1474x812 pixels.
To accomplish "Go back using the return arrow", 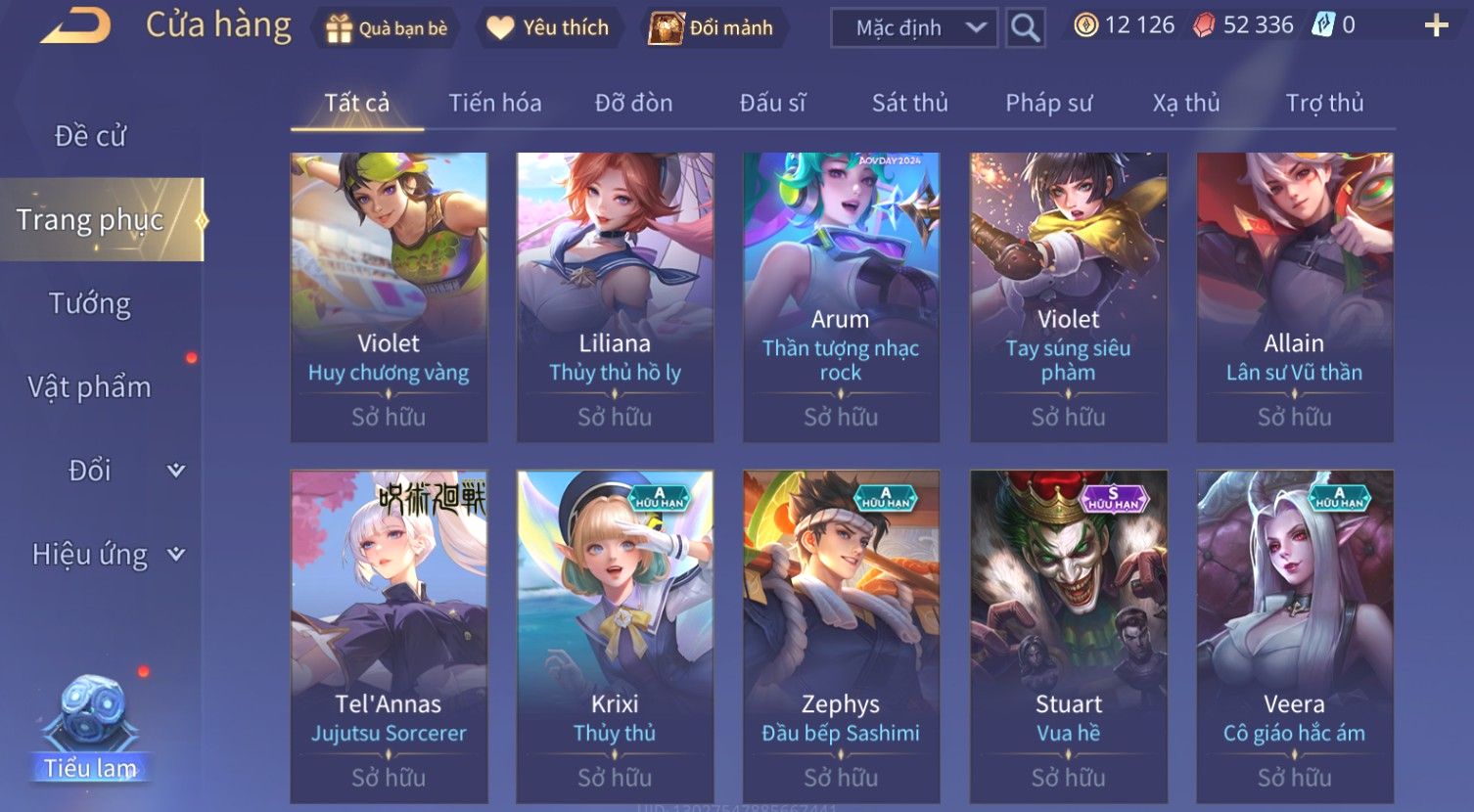I will 74,26.
